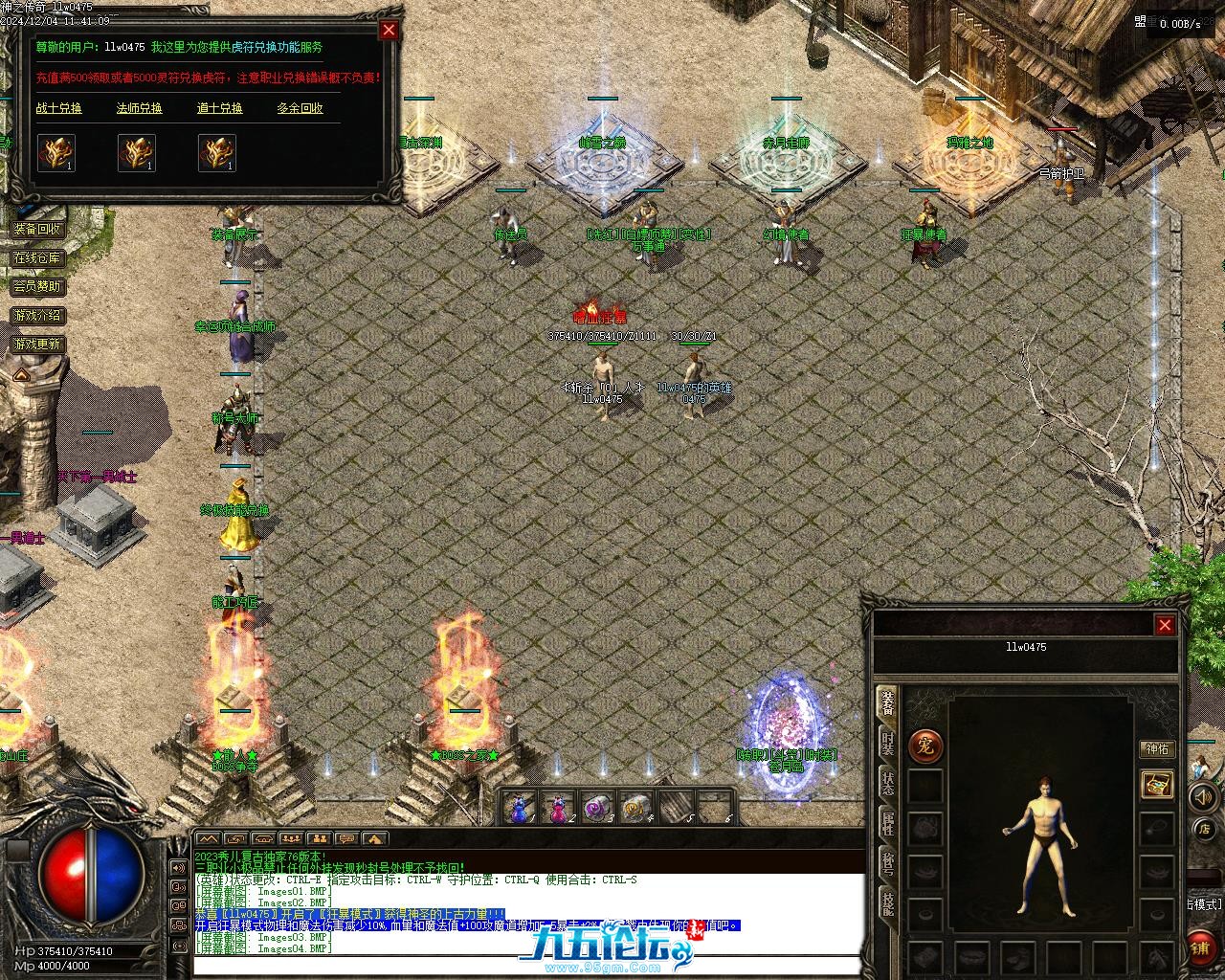The height and width of the screenshot is (980, 1225).
Task: Click the round 宠 pet button
Action: point(925,746)
